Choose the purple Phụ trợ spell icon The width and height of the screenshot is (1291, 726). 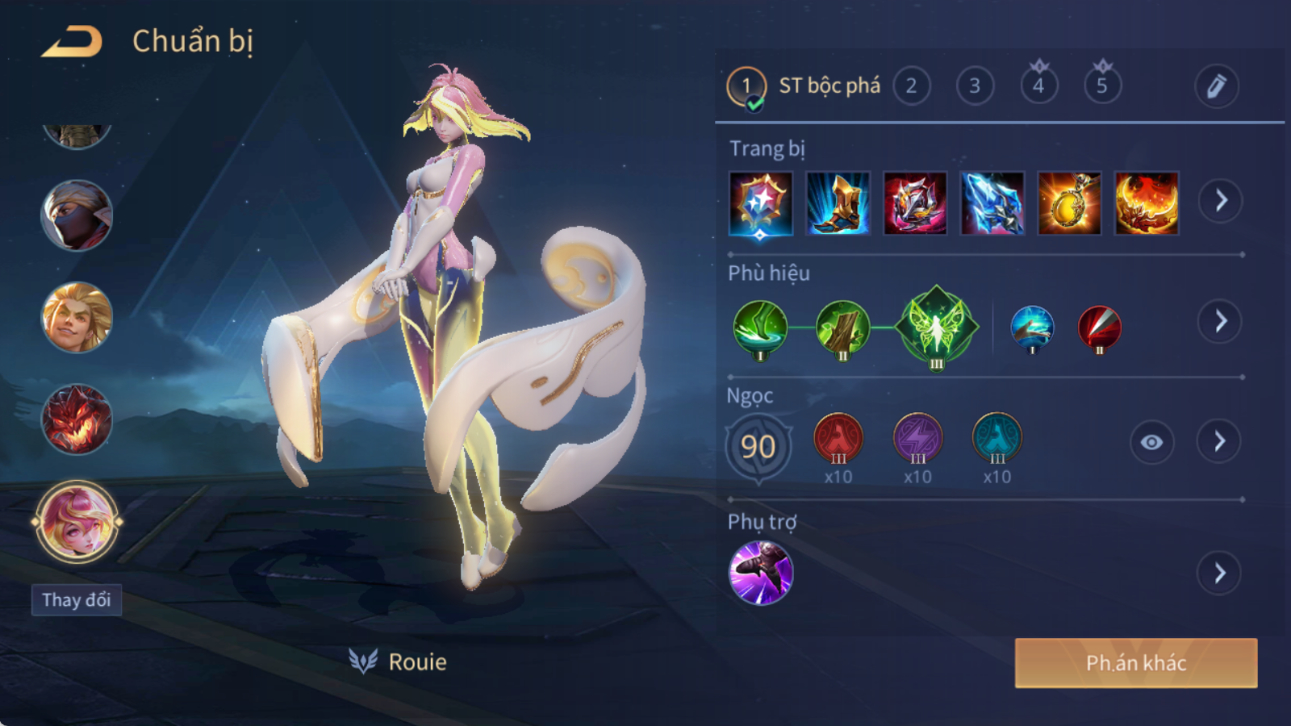click(x=761, y=573)
